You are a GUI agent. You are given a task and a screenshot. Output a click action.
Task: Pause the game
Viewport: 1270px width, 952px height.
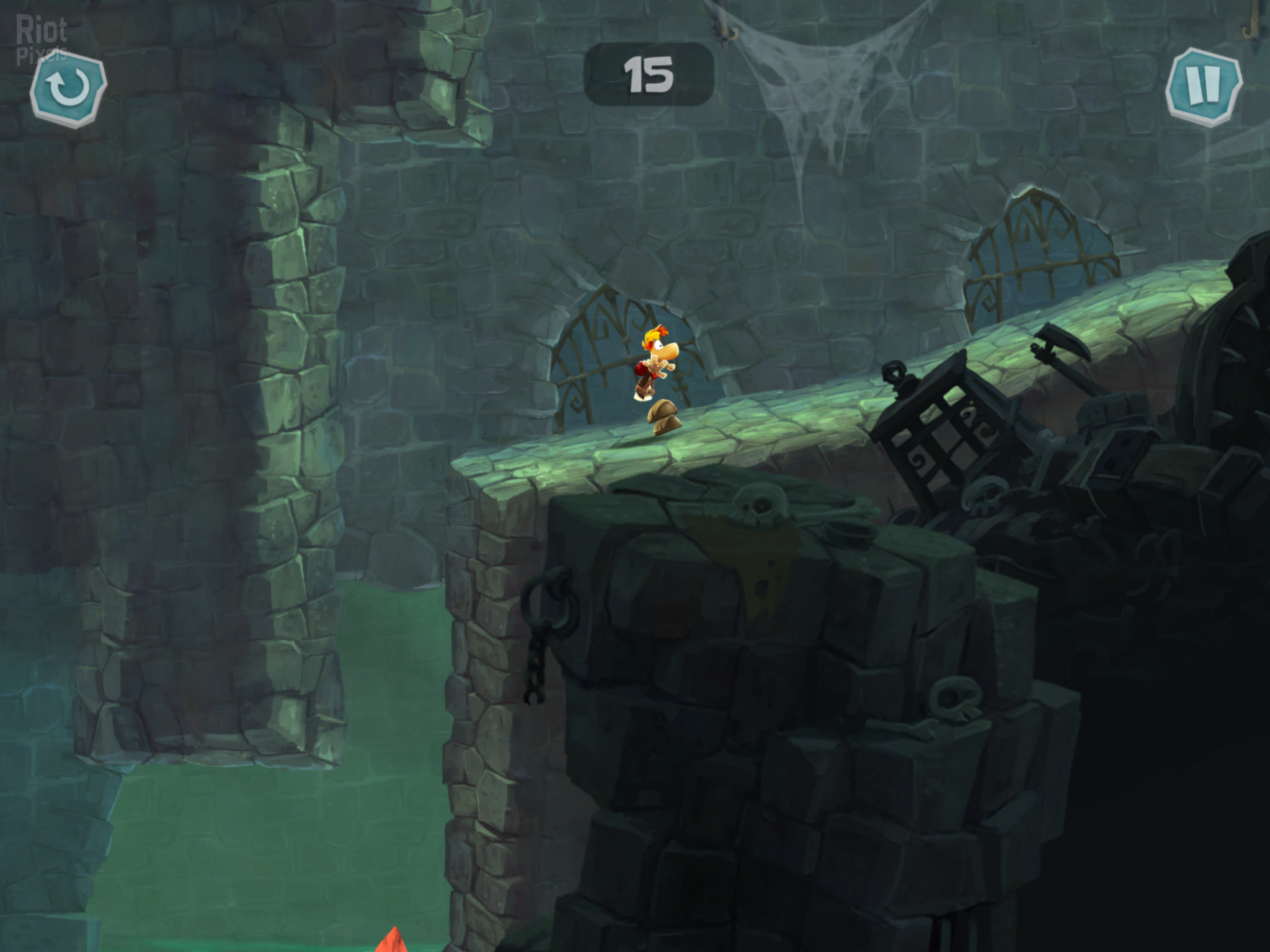1203,87
